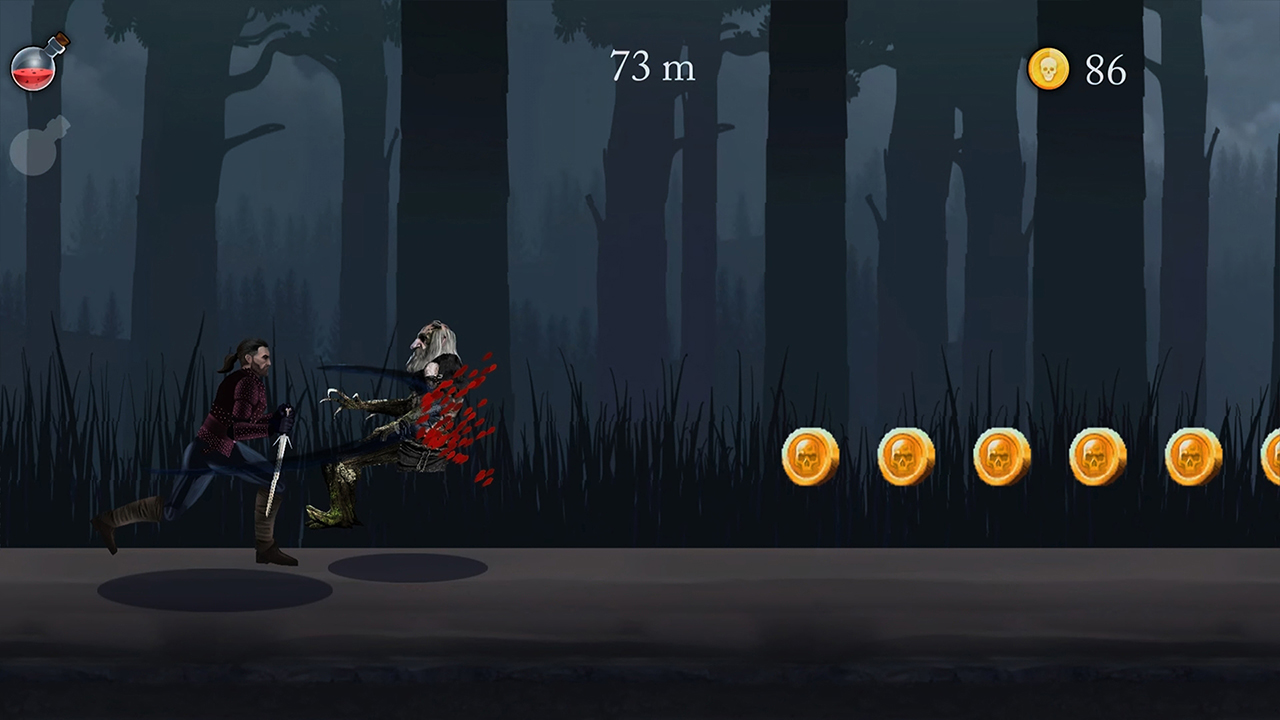Click the 73 m distance display
Screen dimensions: 1280x720
tap(652, 67)
